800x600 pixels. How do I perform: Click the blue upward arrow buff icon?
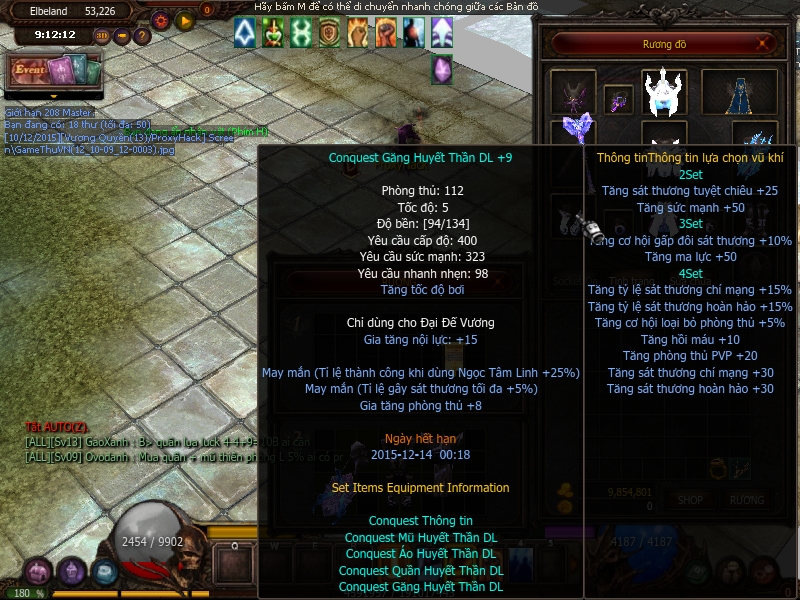click(245, 33)
